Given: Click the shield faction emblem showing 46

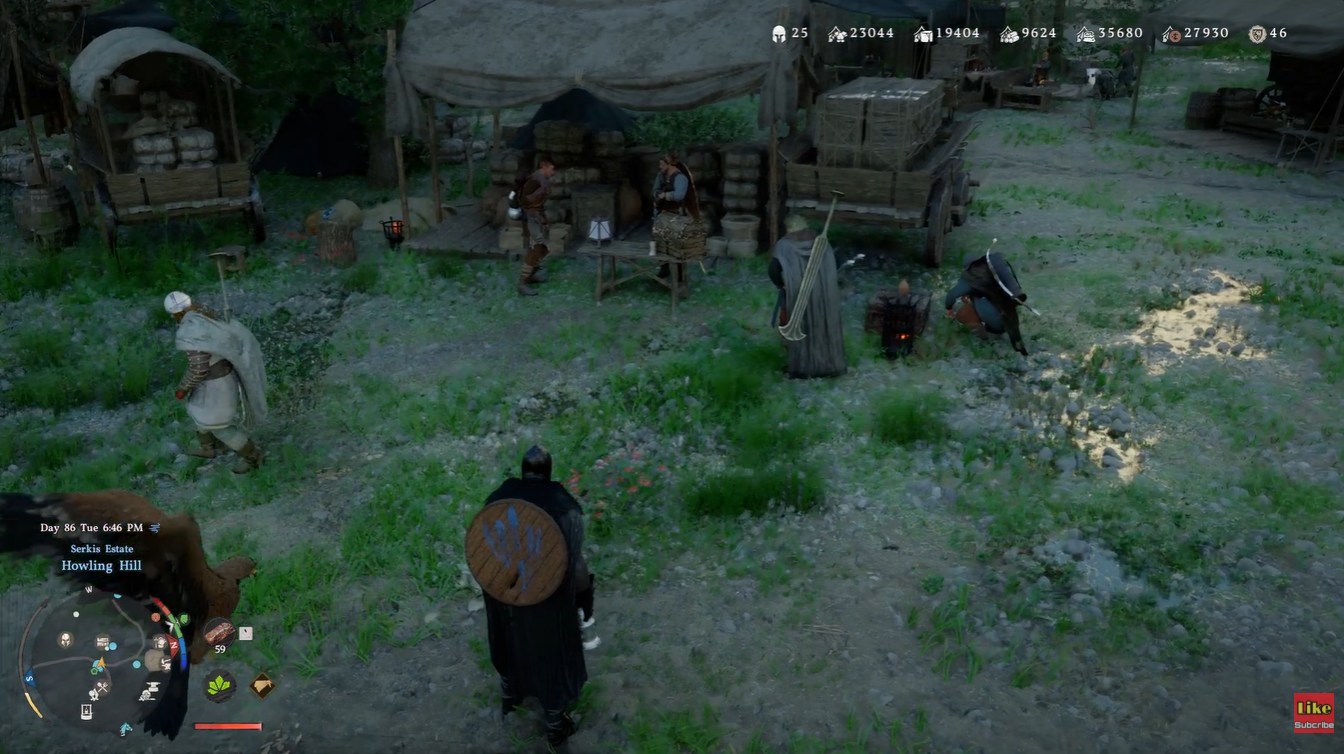Looking at the screenshot, I should [1254, 33].
